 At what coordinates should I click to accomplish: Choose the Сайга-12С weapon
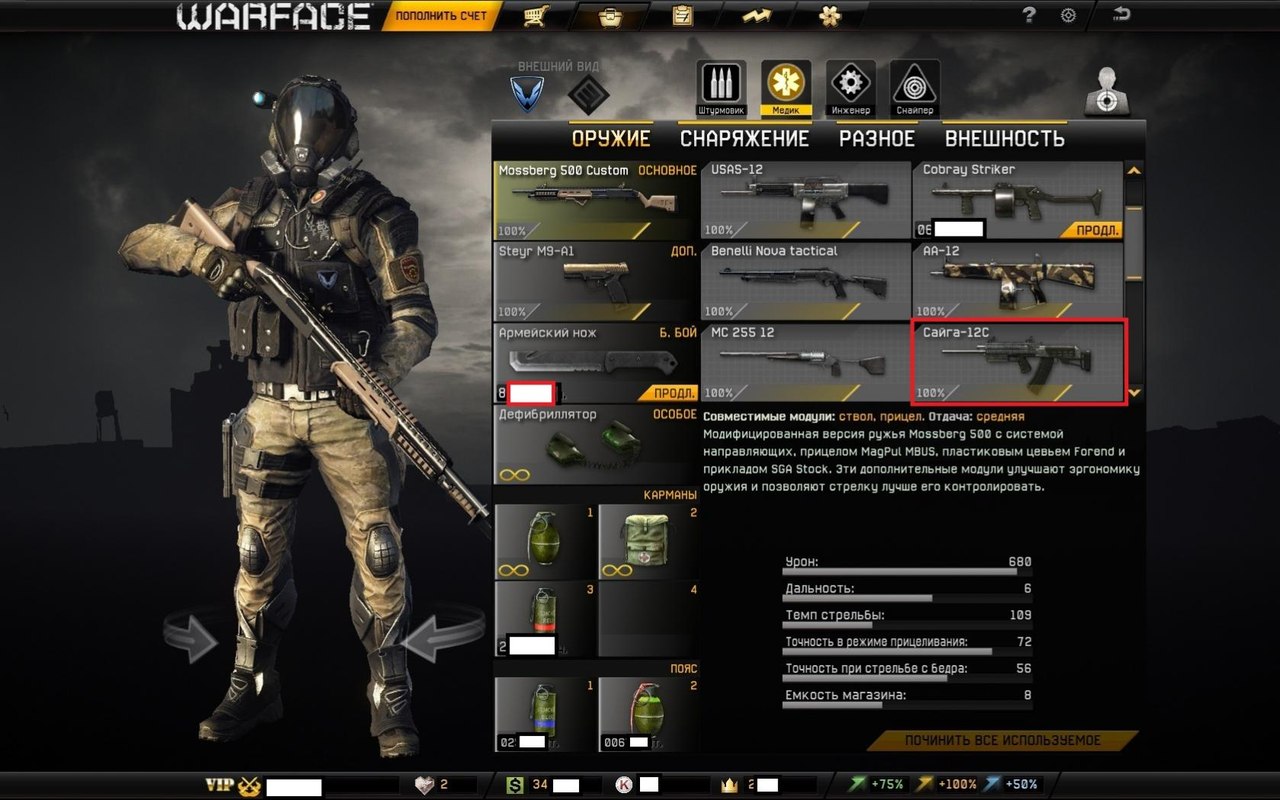(x=1020, y=362)
